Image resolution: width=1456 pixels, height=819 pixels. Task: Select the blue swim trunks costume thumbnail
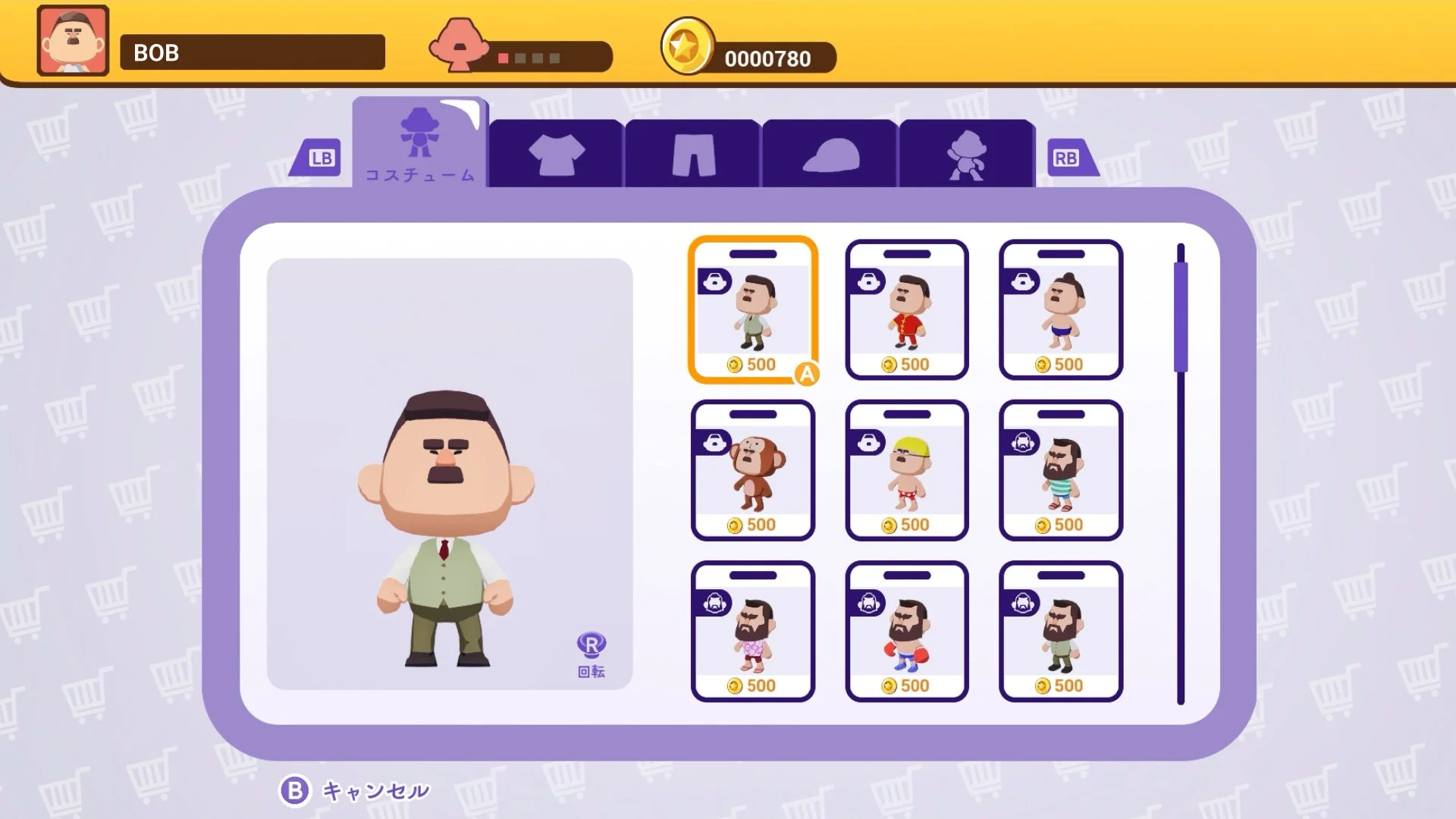(x=1060, y=309)
